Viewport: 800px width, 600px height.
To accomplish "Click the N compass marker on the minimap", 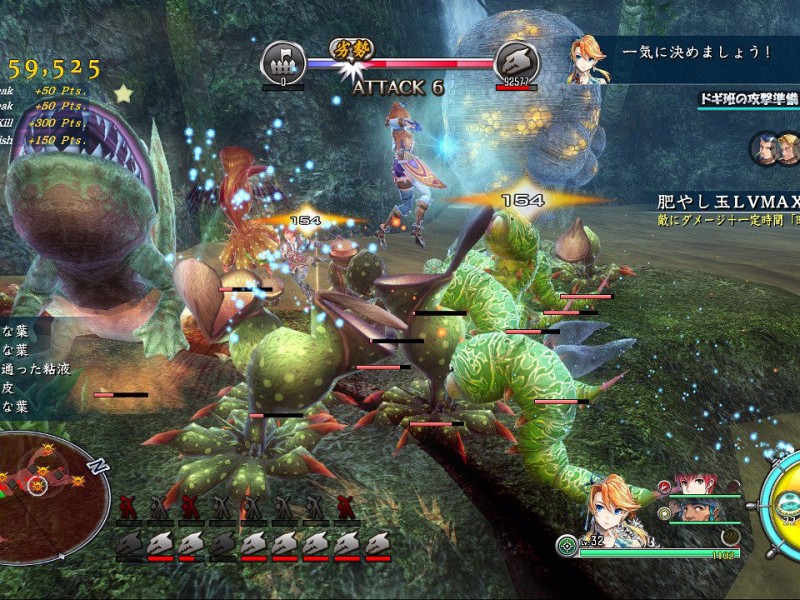I will (97, 466).
